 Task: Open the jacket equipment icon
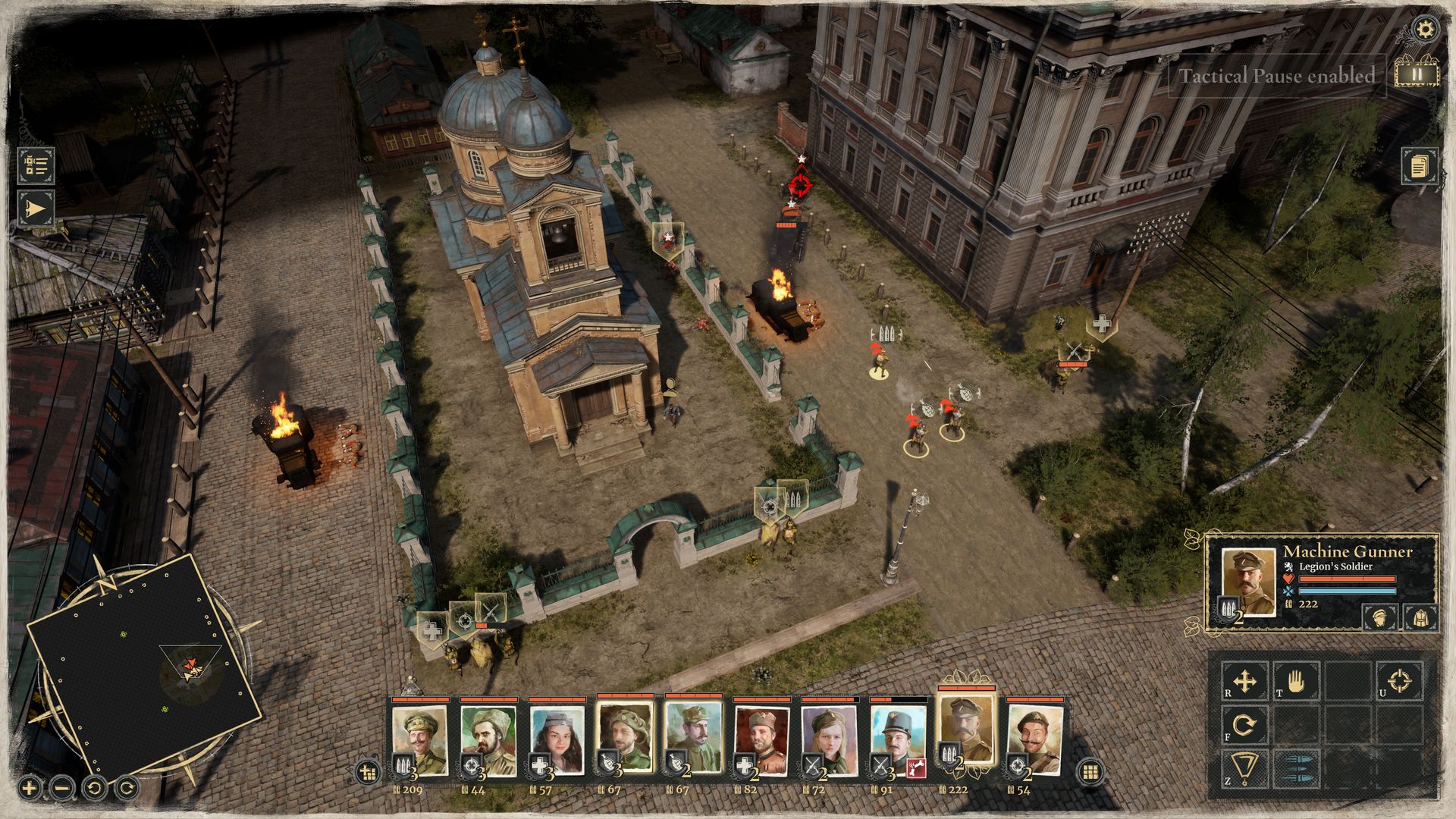[1420, 617]
